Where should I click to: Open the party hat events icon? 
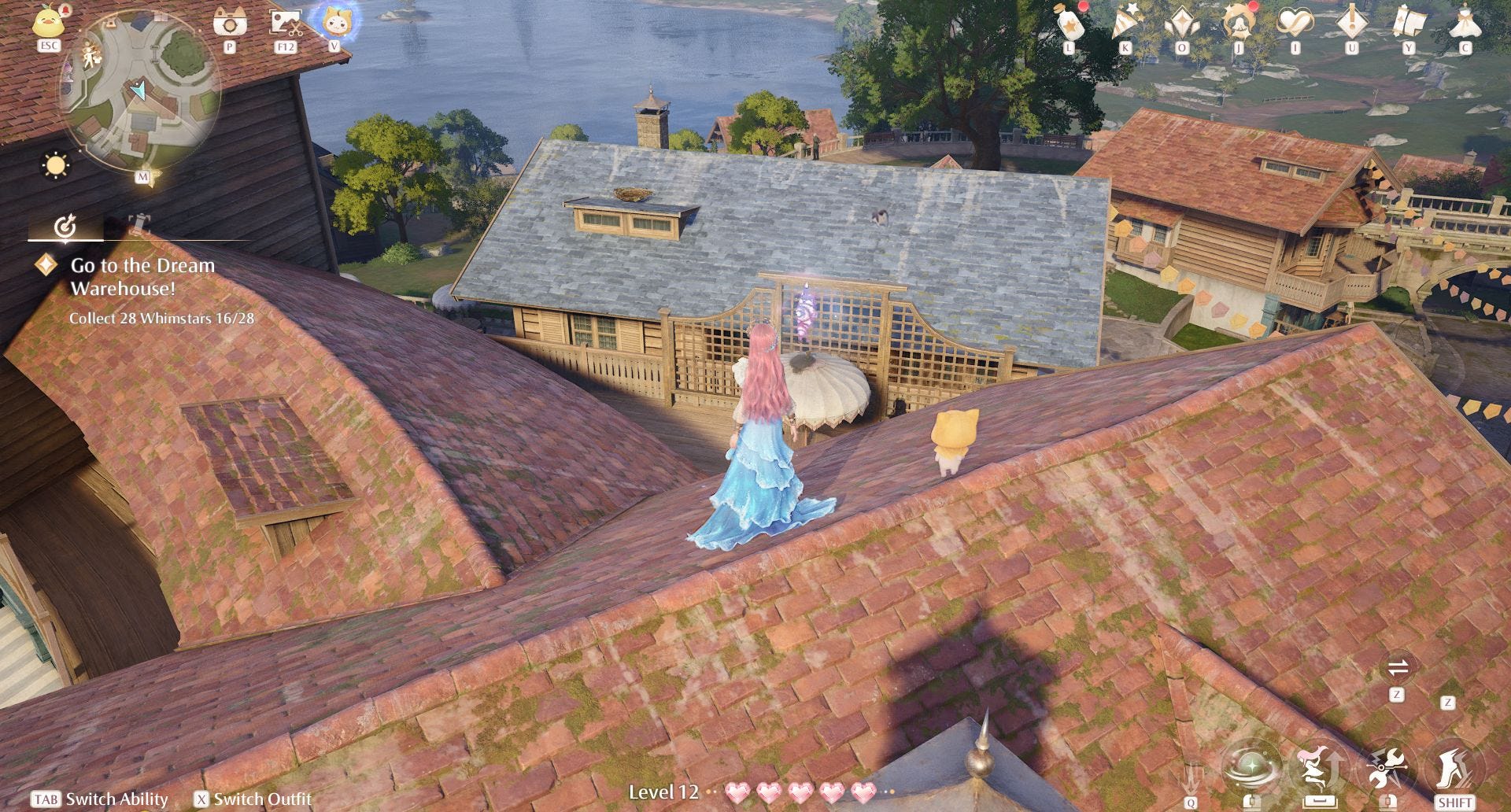click(x=1126, y=22)
